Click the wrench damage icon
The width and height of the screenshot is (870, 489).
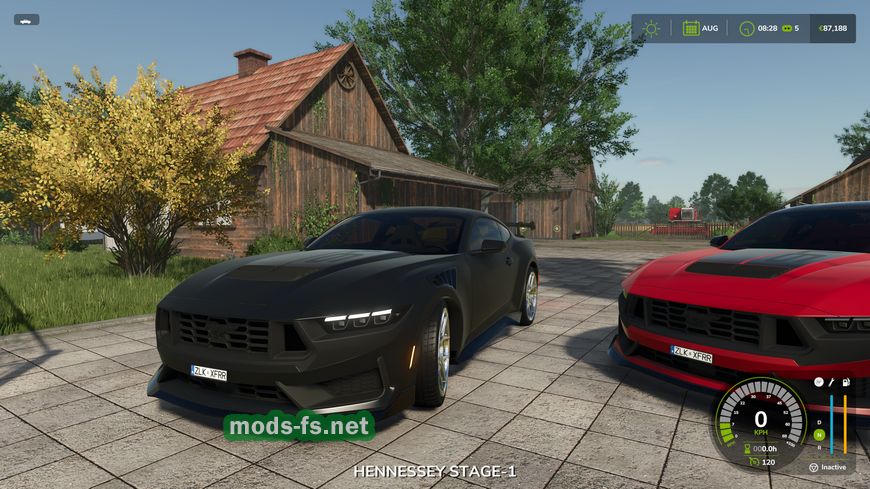832,382
